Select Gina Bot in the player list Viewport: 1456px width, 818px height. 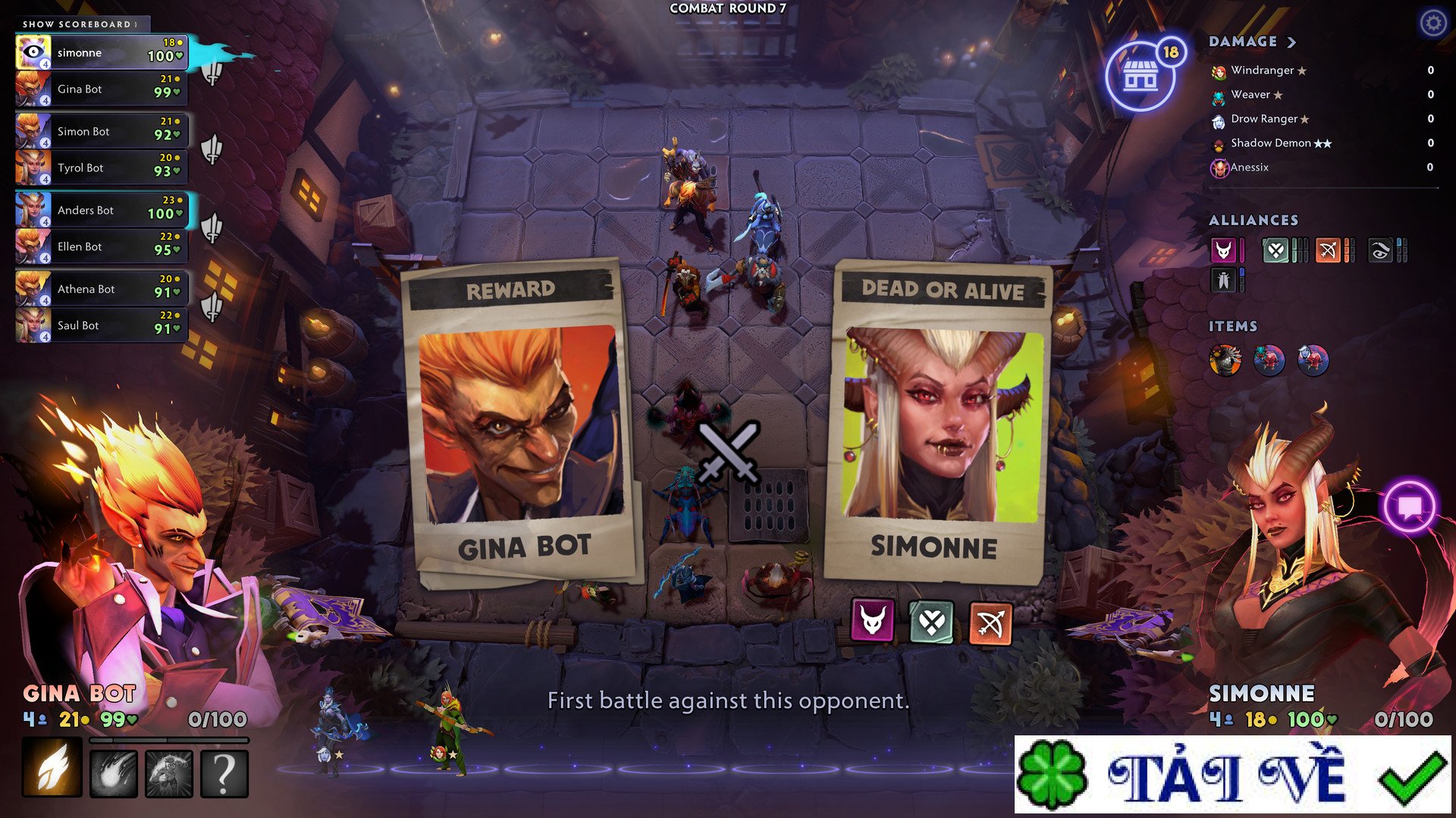(101, 89)
